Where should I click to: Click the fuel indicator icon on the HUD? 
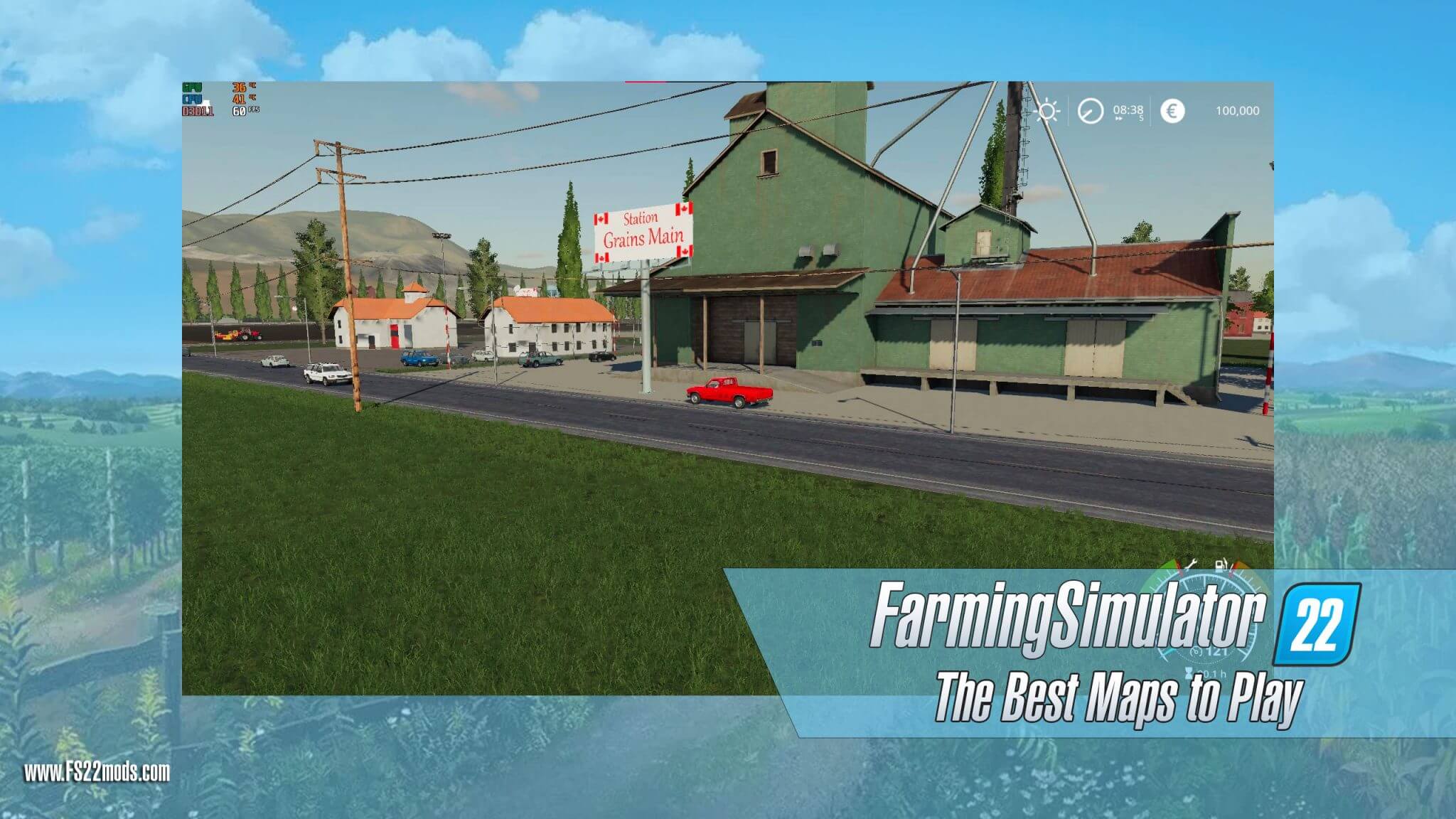pyautogui.click(x=1220, y=564)
